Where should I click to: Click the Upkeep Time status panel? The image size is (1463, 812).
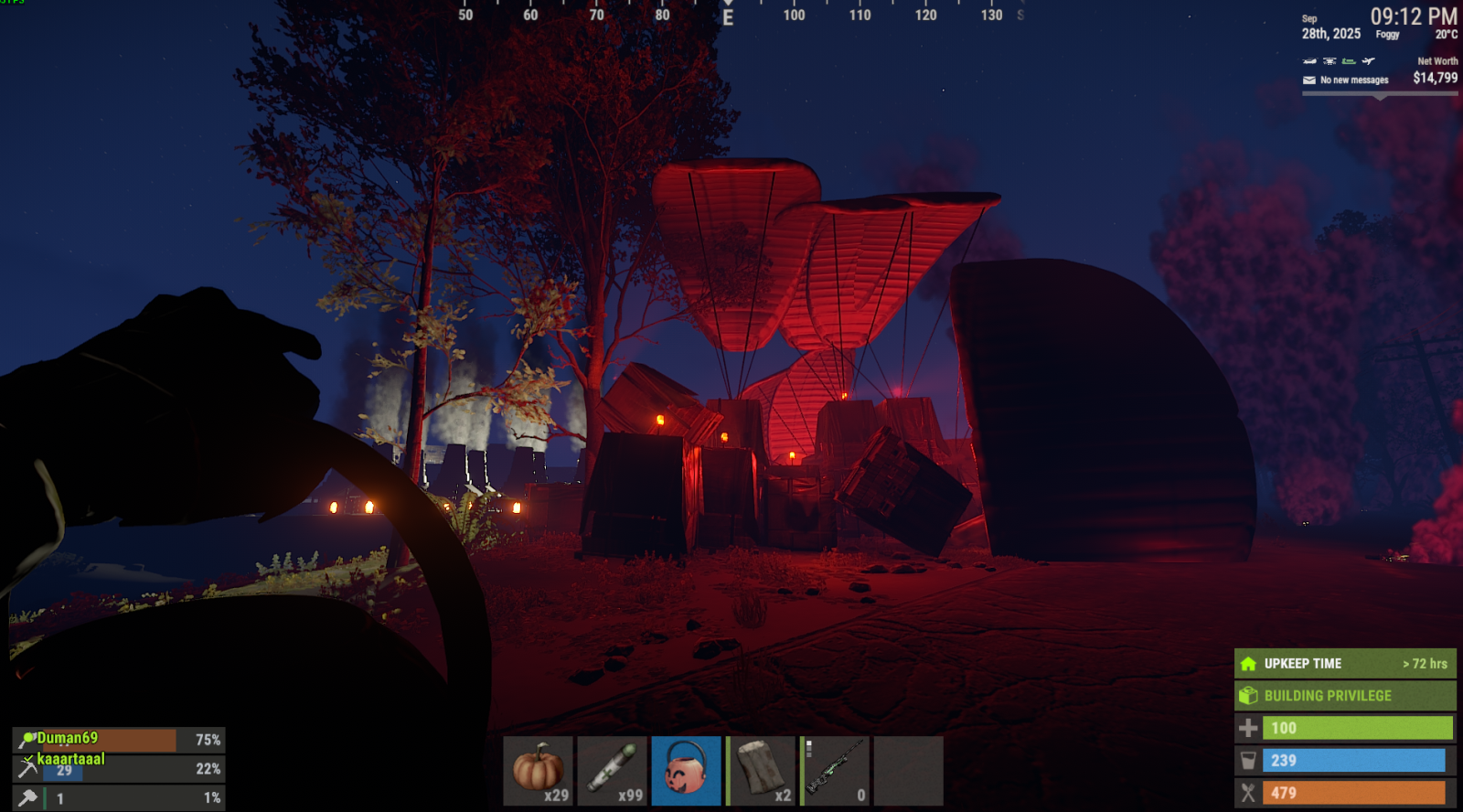(x=1344, y=664)
